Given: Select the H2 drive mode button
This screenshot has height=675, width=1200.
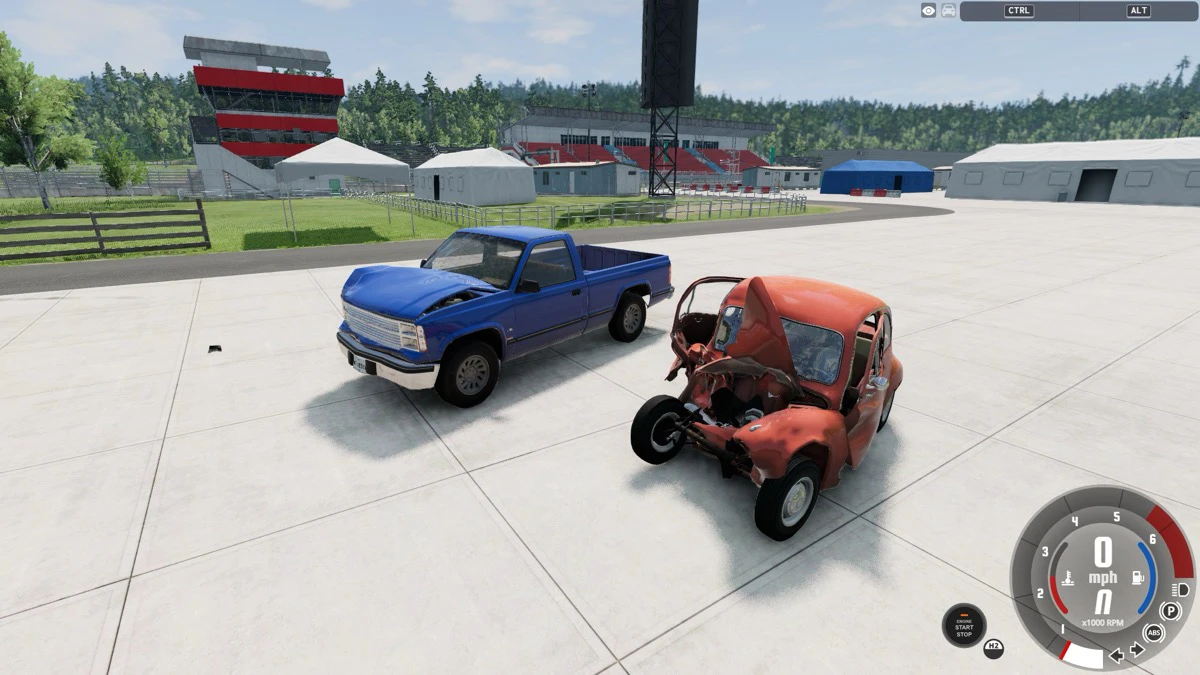Looking at the screenshot, I should 993,647.
